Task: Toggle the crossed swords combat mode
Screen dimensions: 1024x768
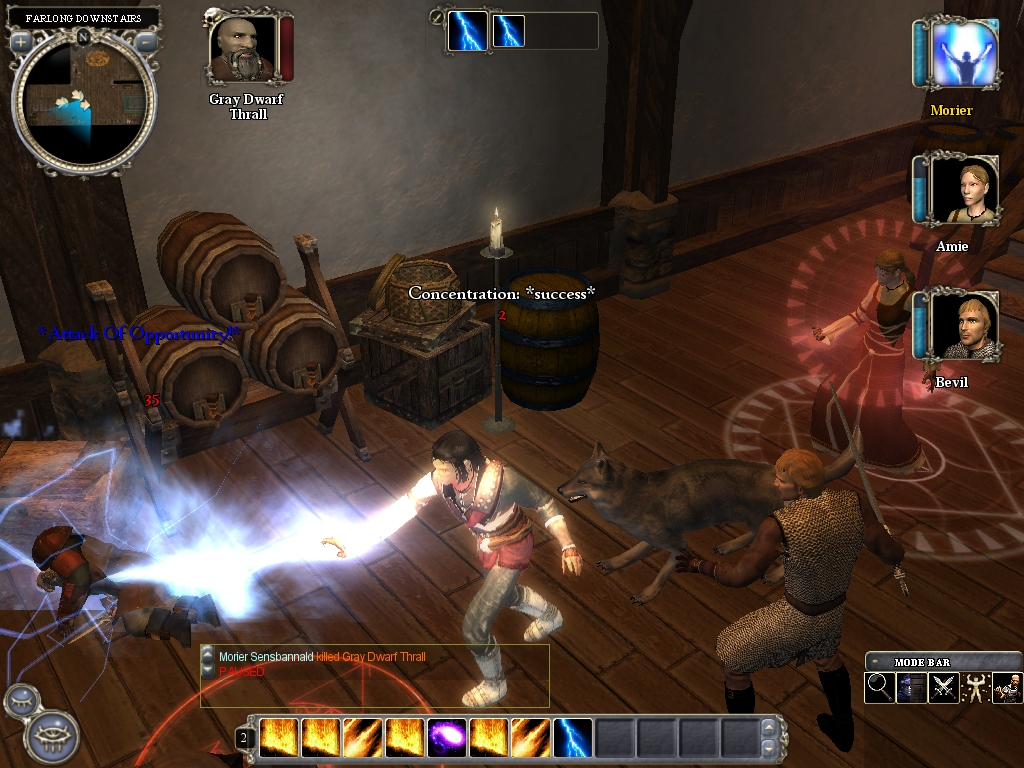Action: [944, 688]
